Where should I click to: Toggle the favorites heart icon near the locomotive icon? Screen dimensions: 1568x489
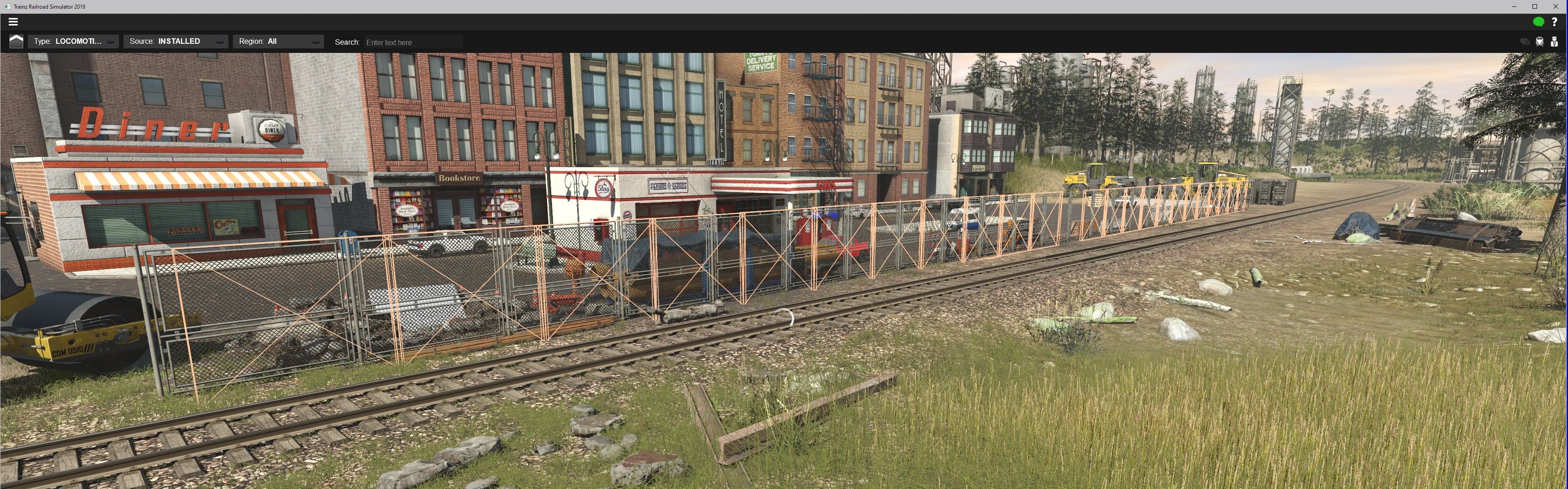click(x=1525, y=42)
